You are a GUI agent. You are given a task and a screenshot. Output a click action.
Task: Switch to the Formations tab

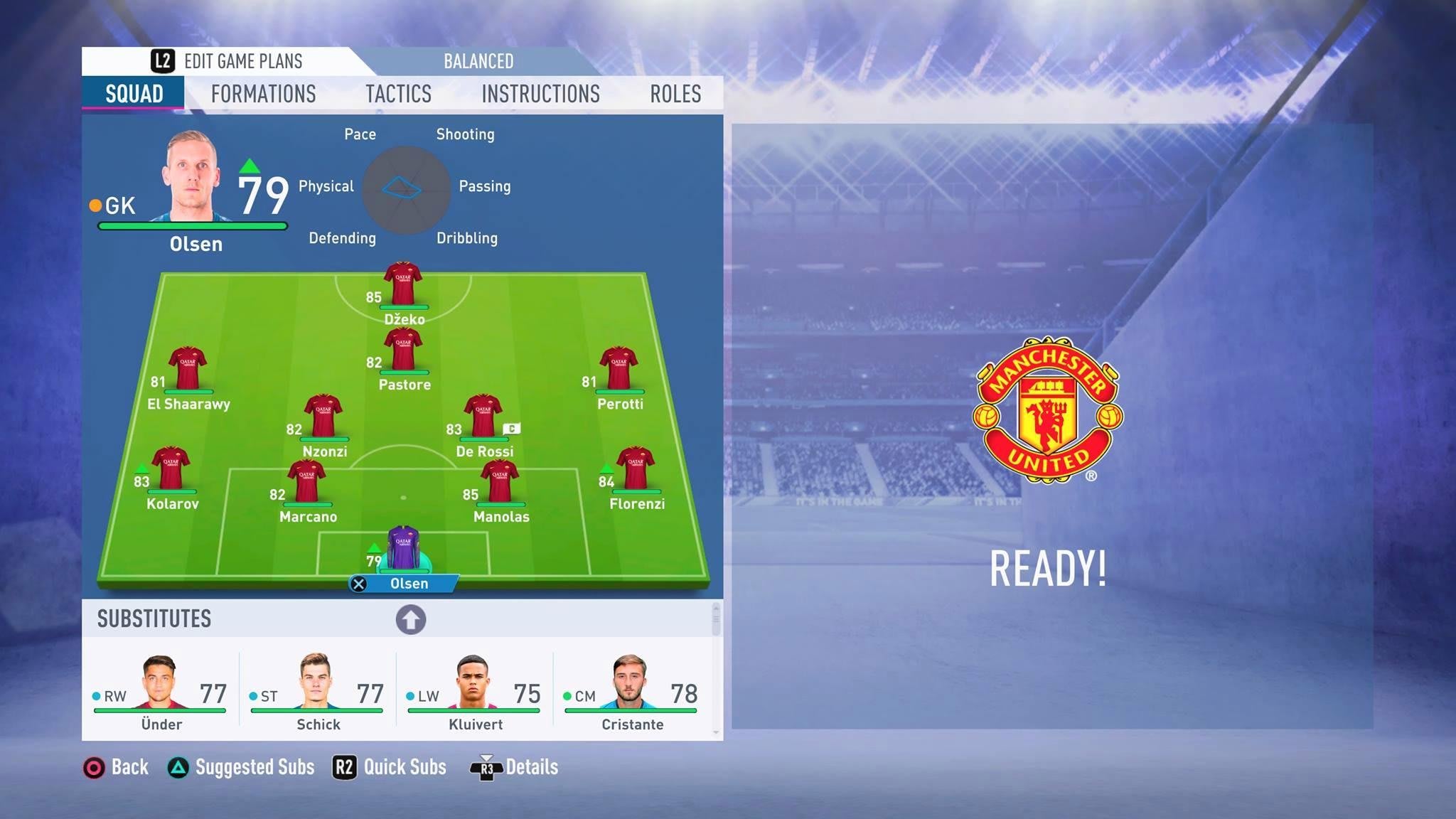pyautogui.click(x=263, y=94)
